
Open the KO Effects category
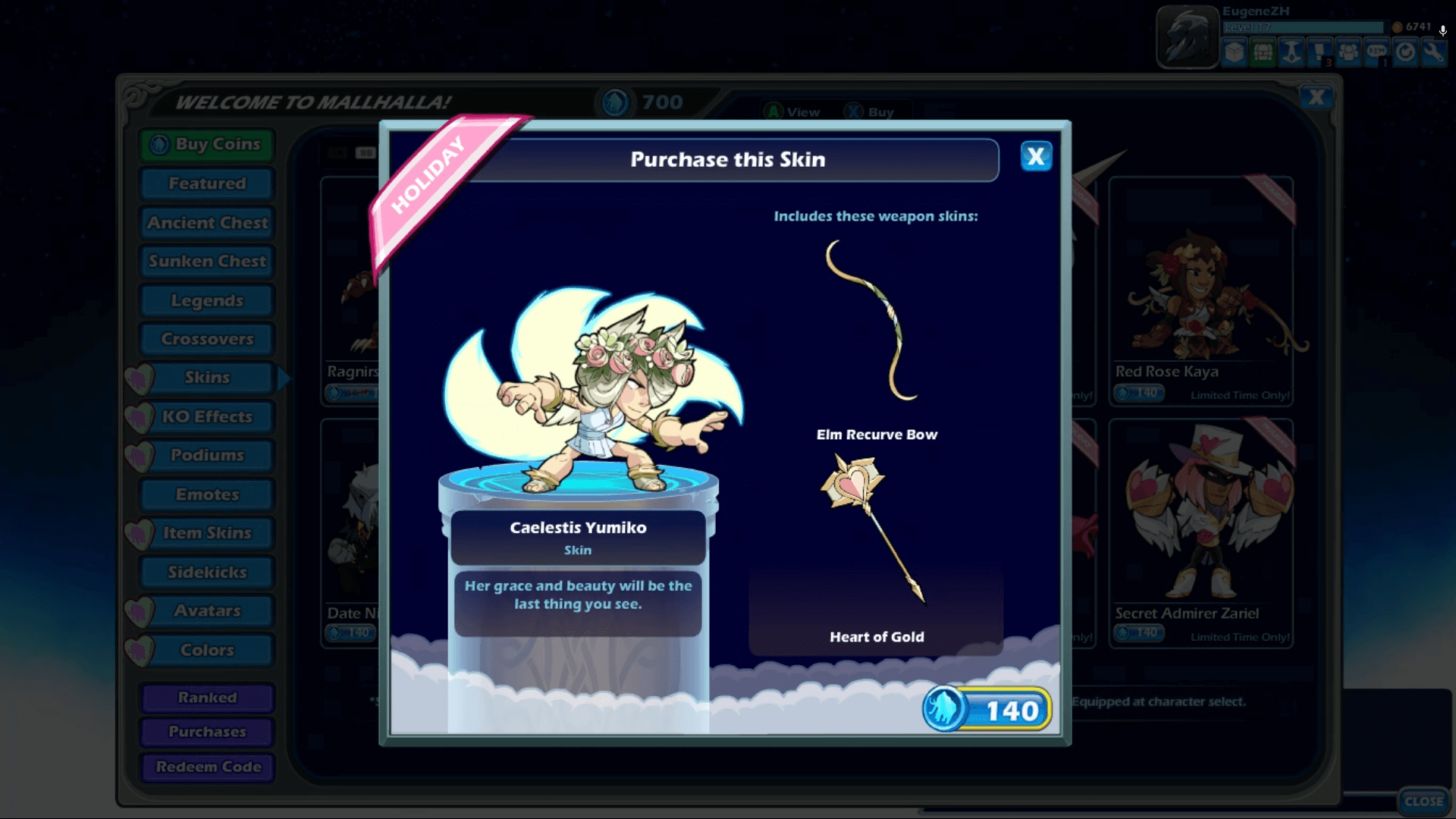207,416
